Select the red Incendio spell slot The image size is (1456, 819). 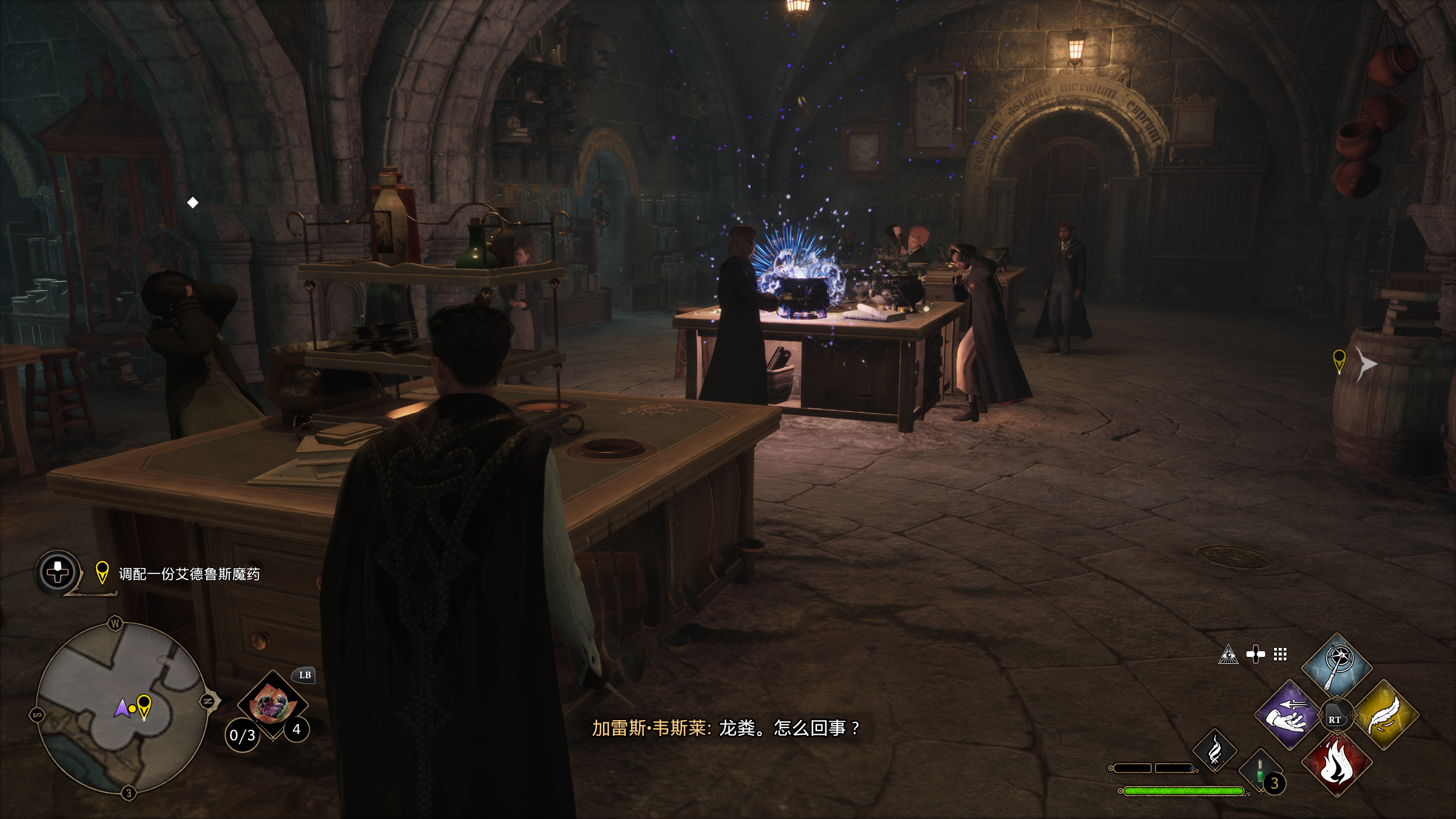point(1337,767)
